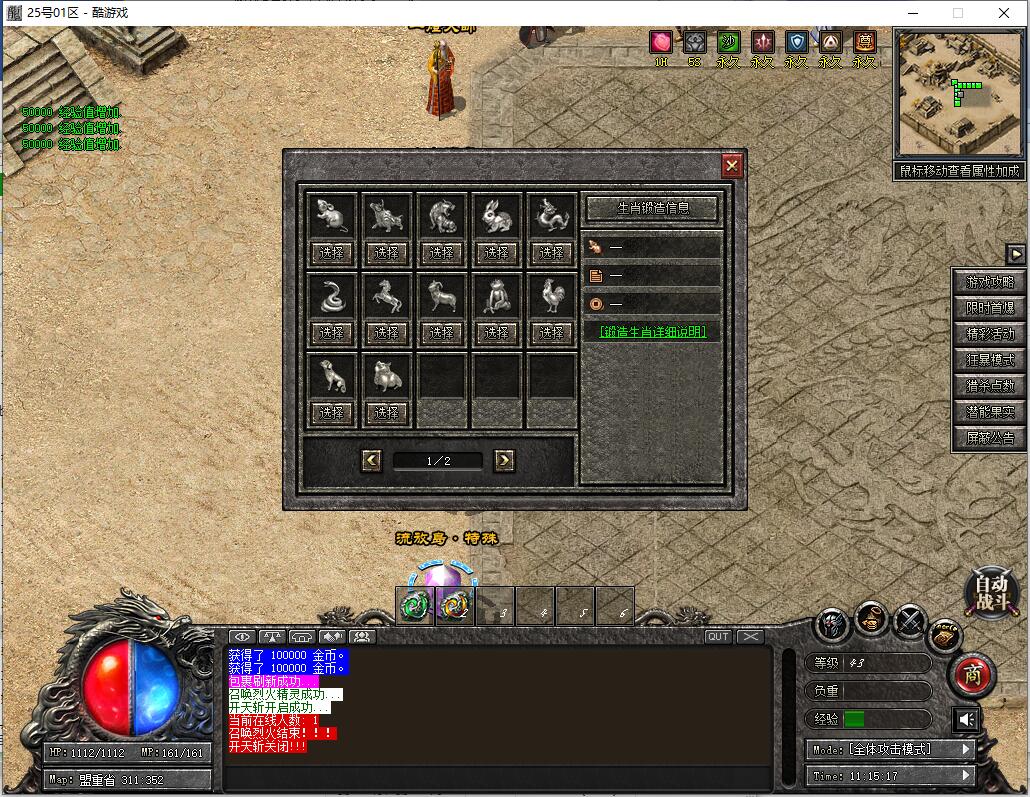
Task: Toggle the sound speaker icon
Action: [967, 719]
